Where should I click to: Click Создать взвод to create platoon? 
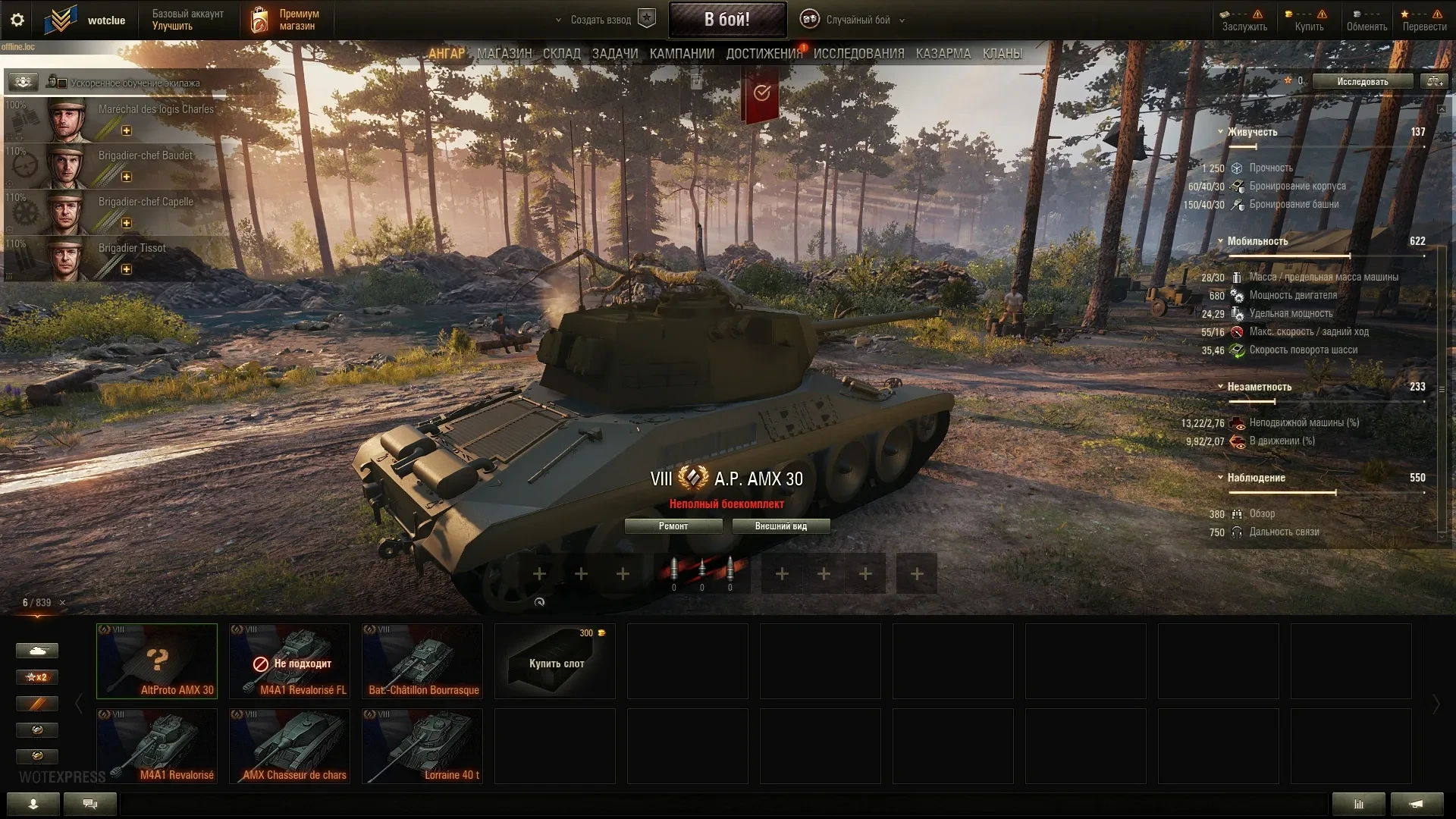(601, 20)
